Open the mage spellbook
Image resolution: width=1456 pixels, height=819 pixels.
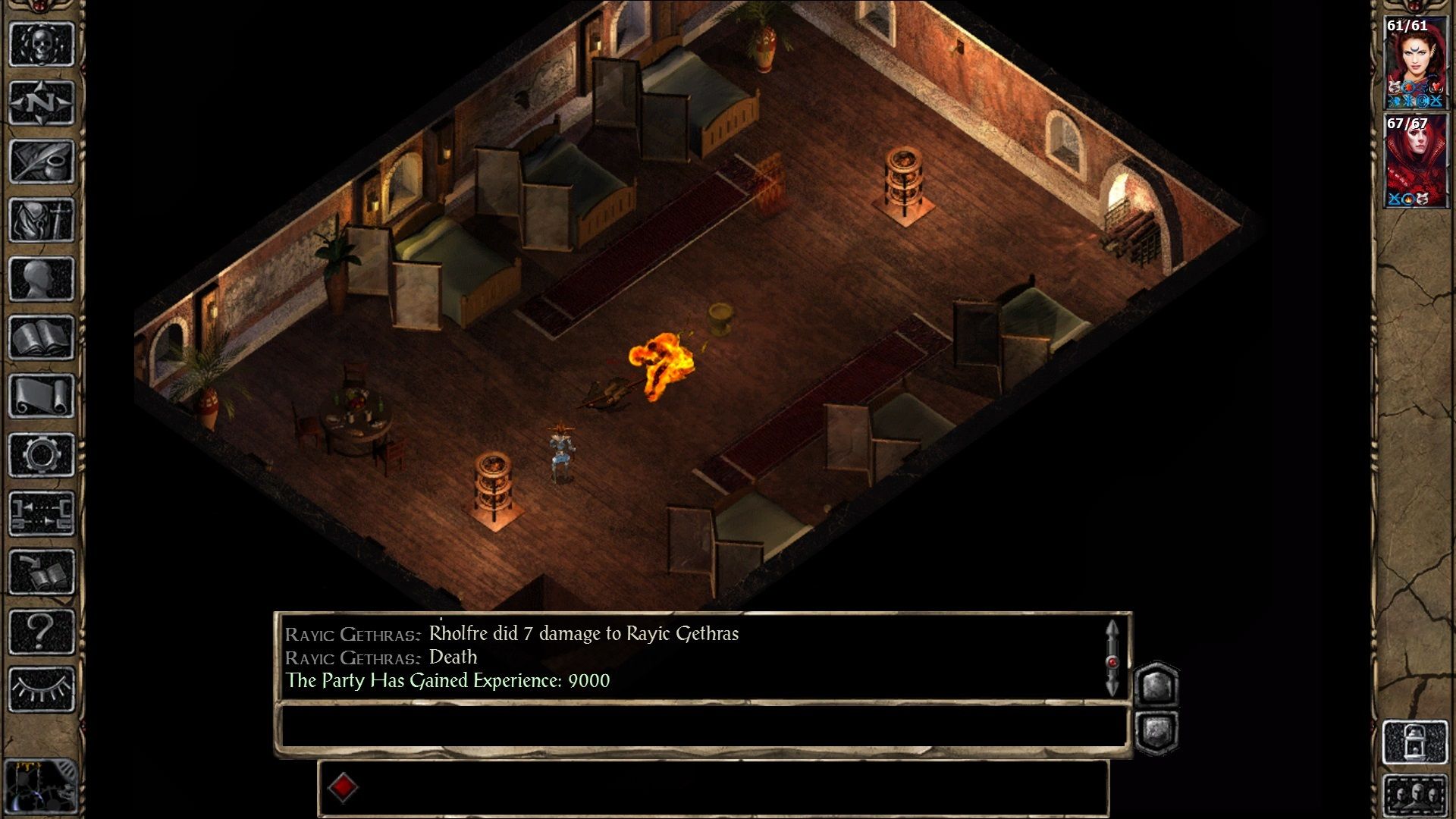click(42, 337)
